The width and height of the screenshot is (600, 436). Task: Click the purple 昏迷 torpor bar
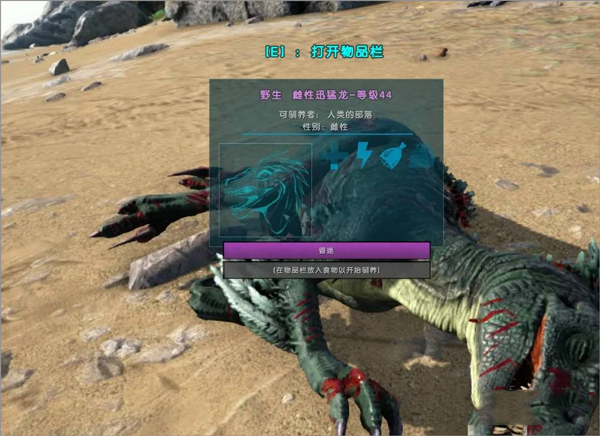pos(326,249)
